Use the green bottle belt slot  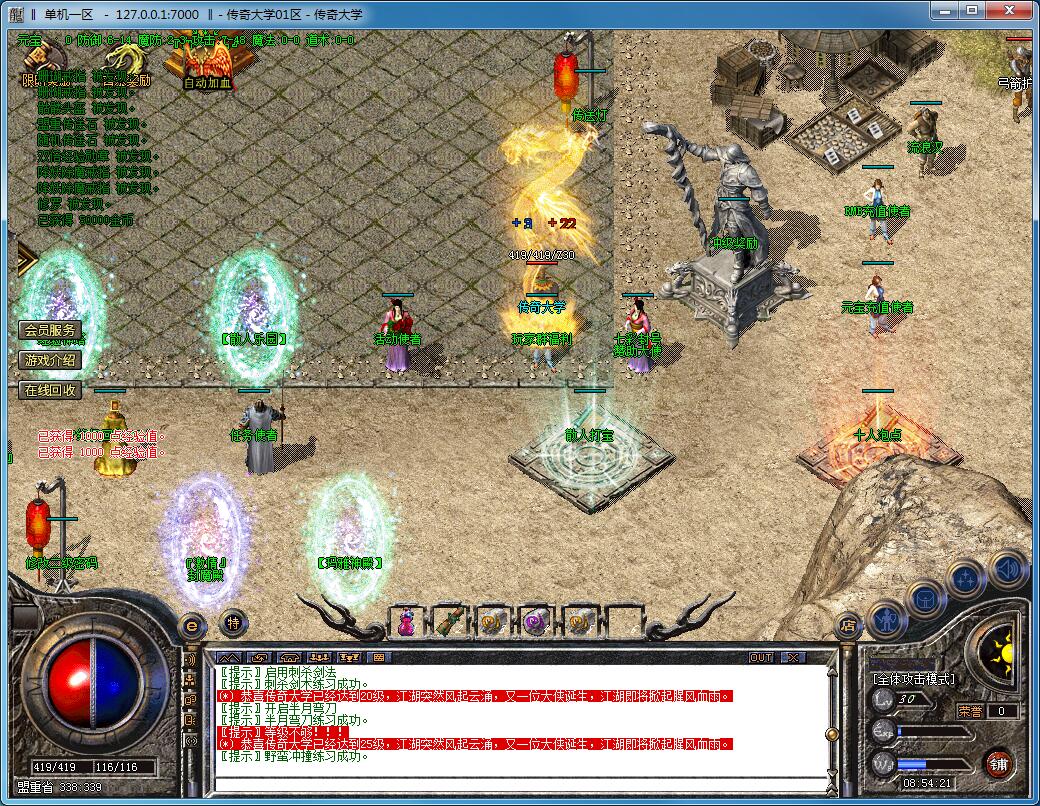click(450, 622)
